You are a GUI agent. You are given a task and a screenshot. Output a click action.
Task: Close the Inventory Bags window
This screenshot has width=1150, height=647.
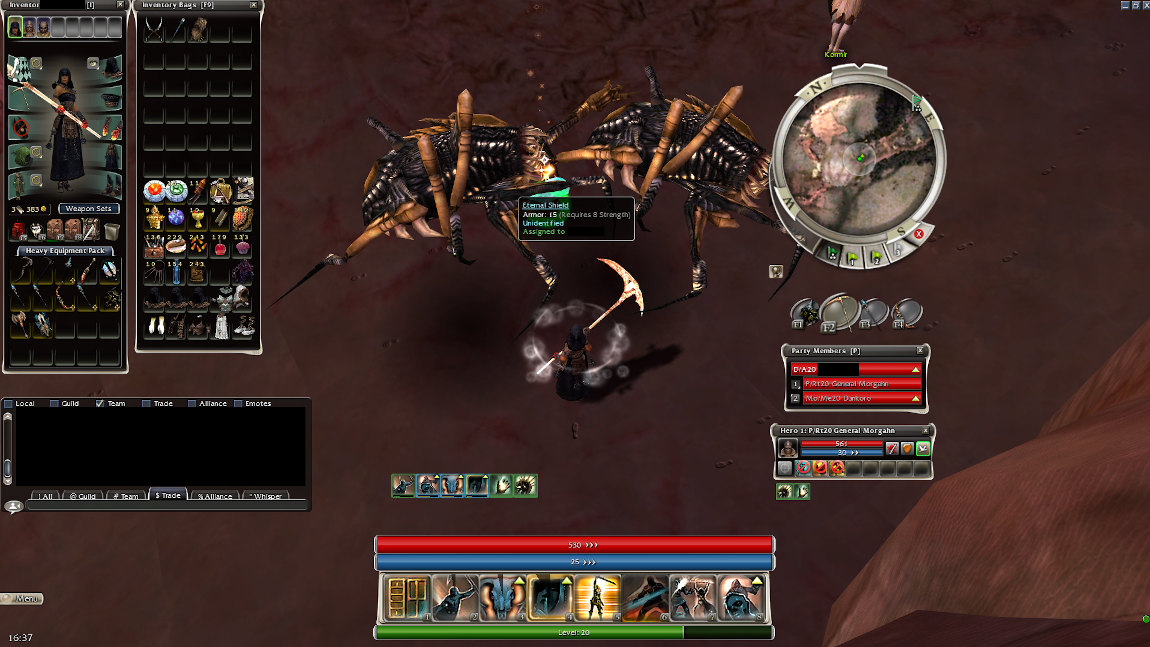pyautogui.click(x=254, y=5)
